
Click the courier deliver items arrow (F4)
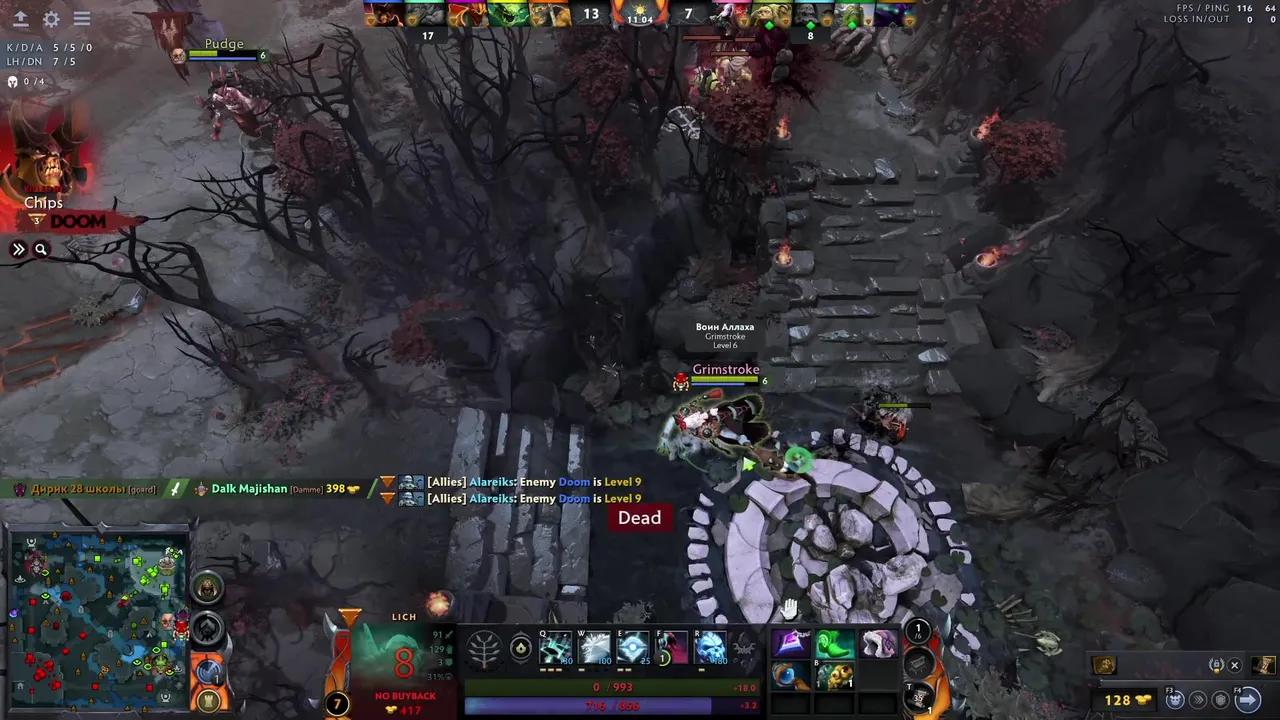pos(1247,698)
